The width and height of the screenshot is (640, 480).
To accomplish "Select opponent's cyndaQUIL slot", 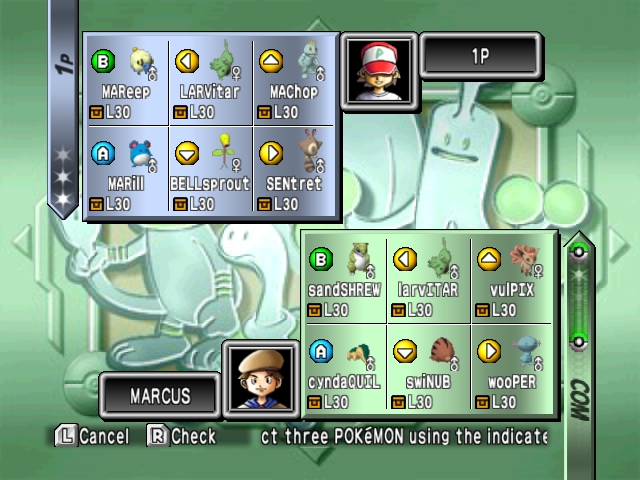I will [x=344, y=368].
